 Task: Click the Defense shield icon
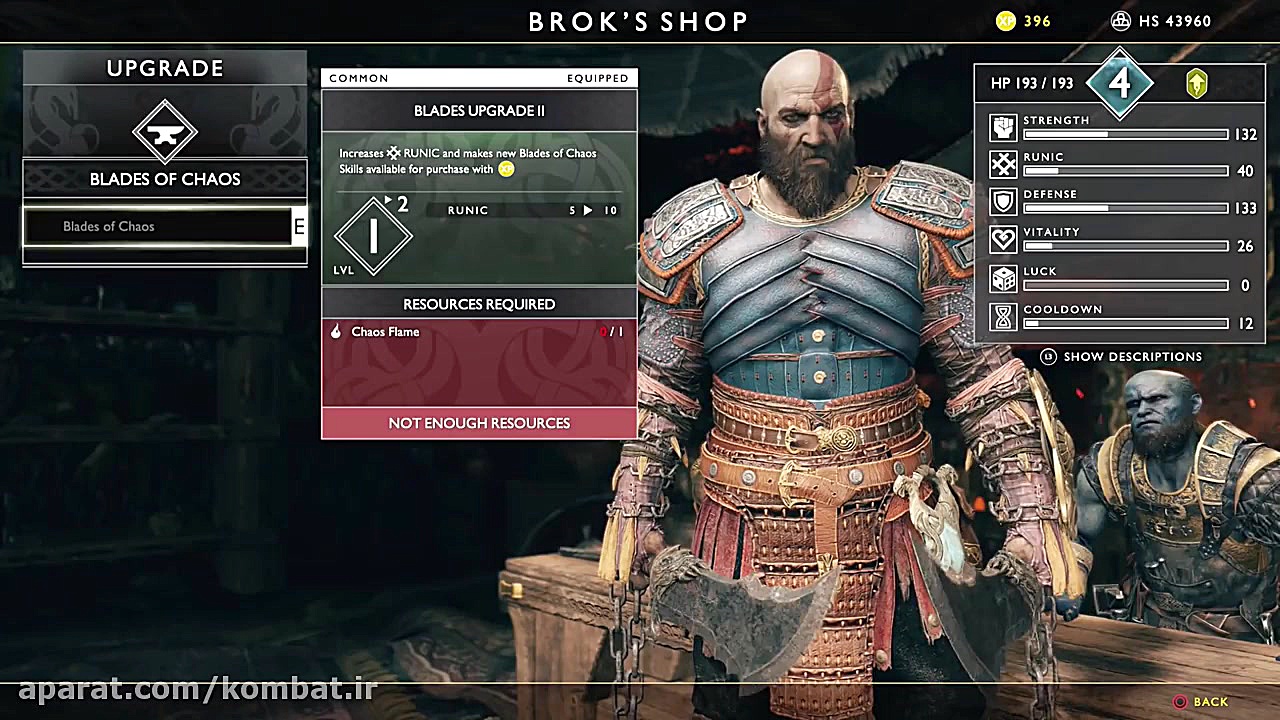tap(1002, 201)
